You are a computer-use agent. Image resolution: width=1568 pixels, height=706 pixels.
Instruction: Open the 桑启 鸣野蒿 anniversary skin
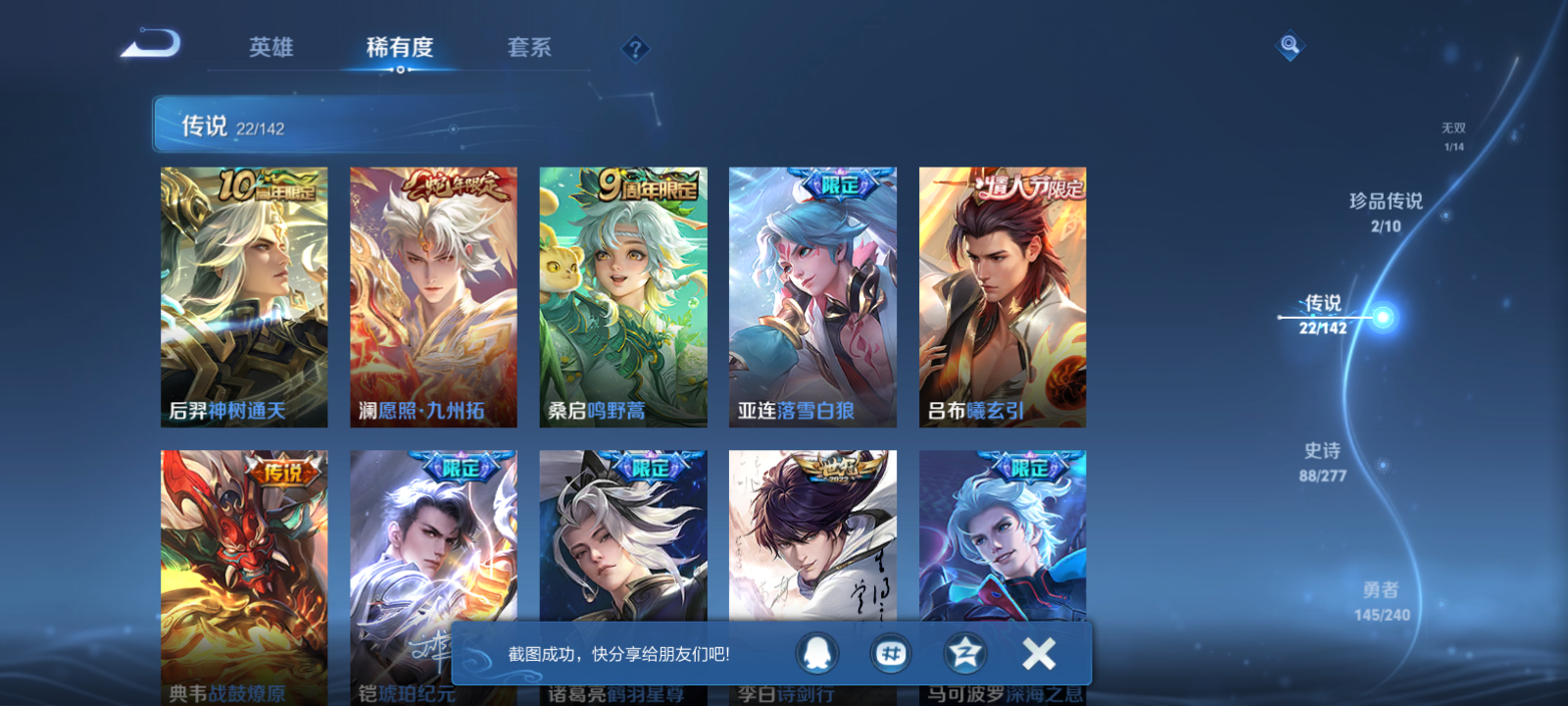pos(622,294)
